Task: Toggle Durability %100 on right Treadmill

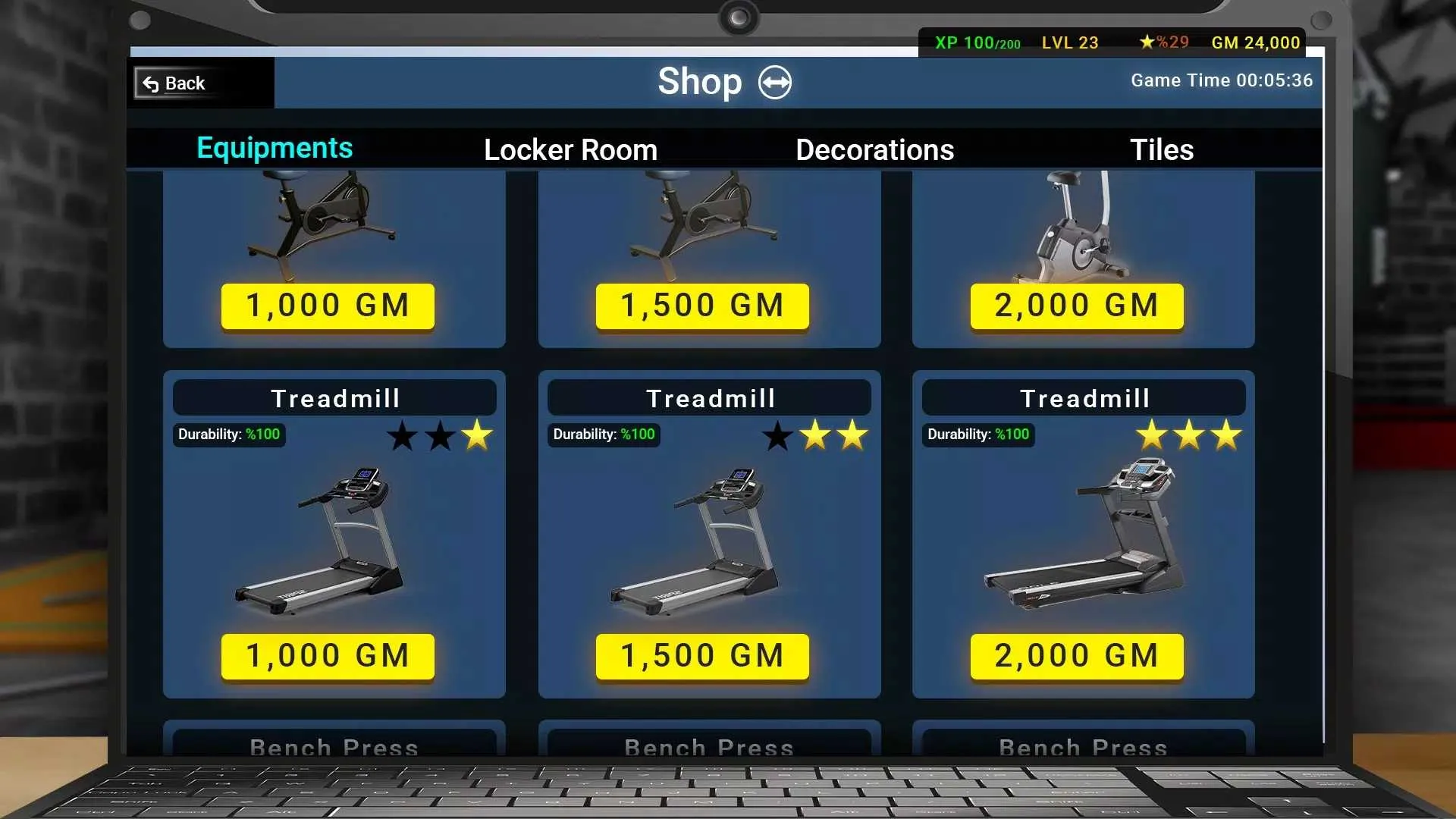Action: pyautogui.click(x=977, y=435)
